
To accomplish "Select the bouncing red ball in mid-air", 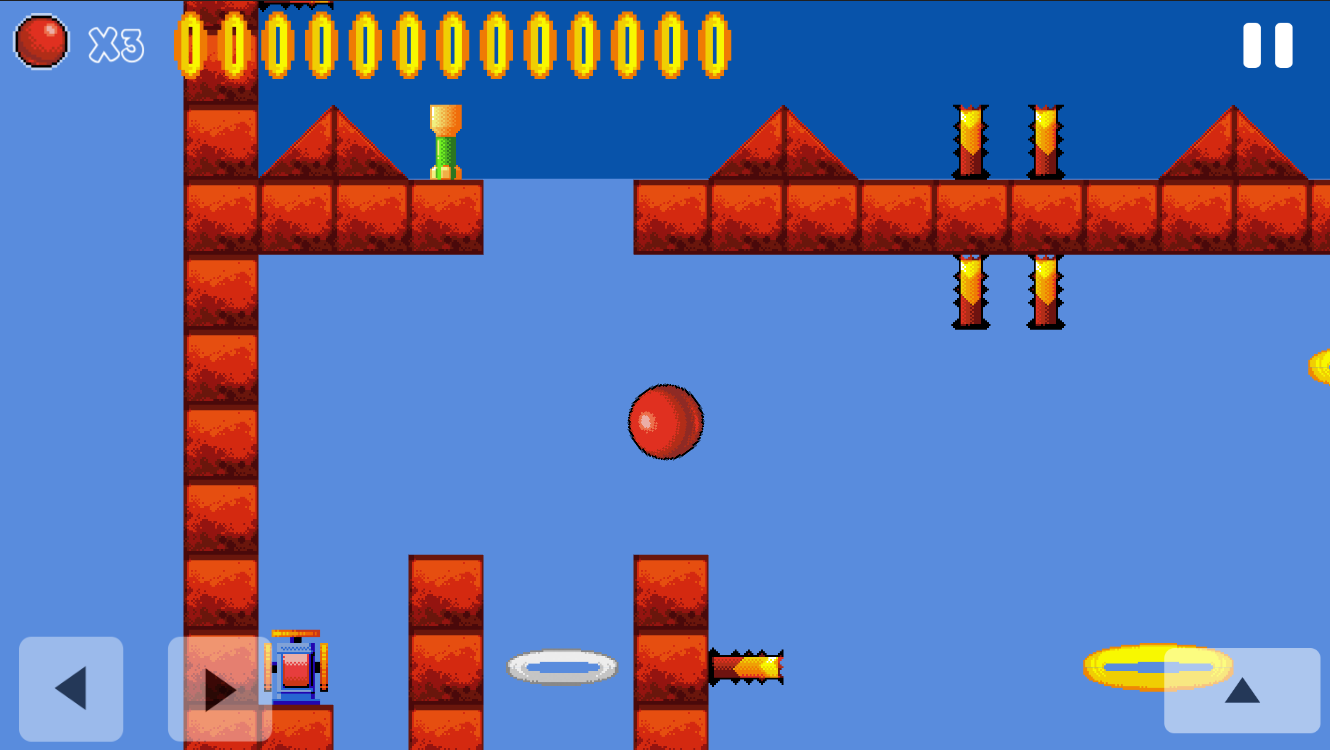I will (666, 421).
